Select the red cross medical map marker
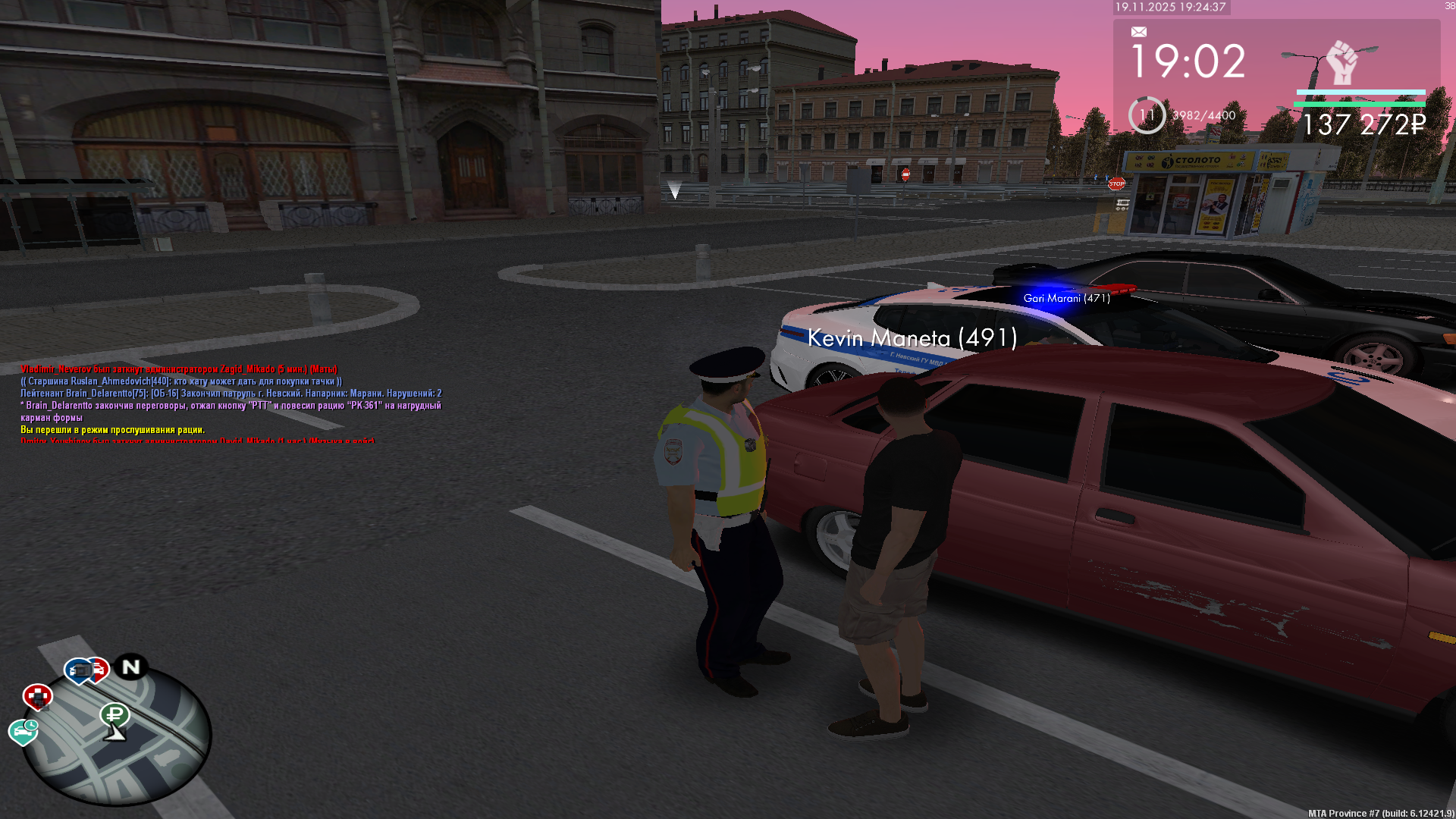The image size is (1456, 819). [37, 696]
